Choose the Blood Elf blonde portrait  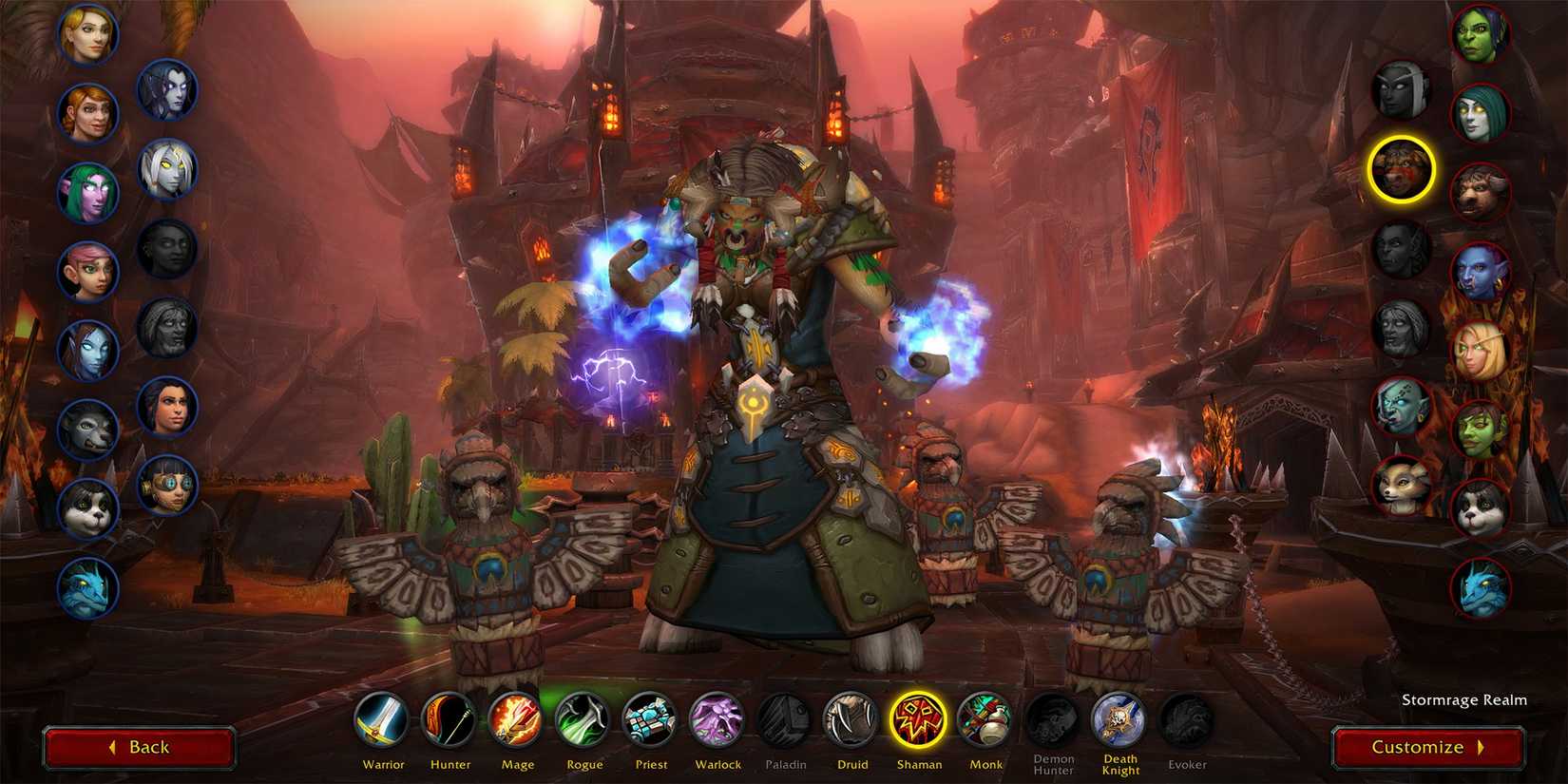pos(1481,352)
